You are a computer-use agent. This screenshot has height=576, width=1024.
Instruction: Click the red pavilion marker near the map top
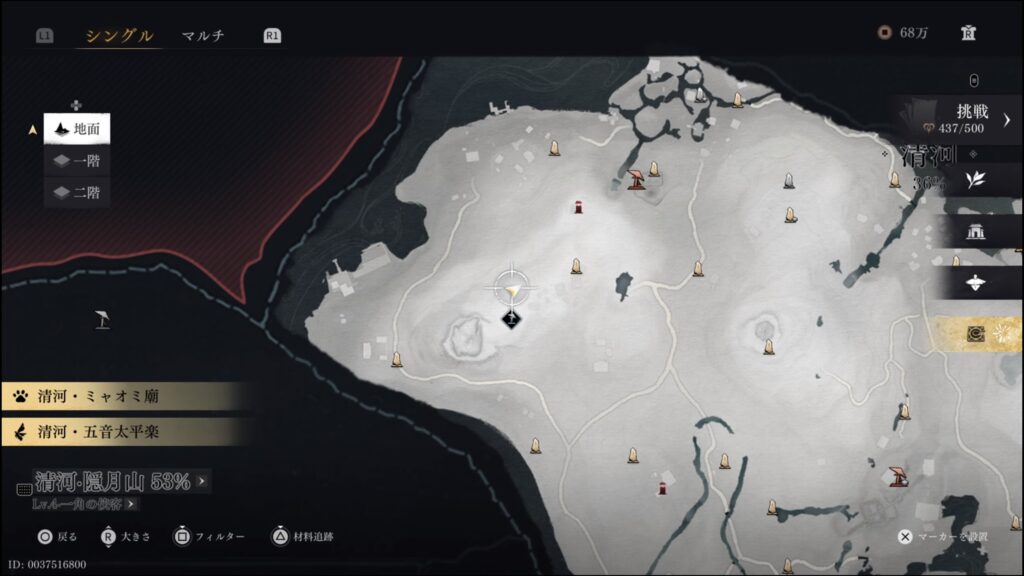point(635,180)
